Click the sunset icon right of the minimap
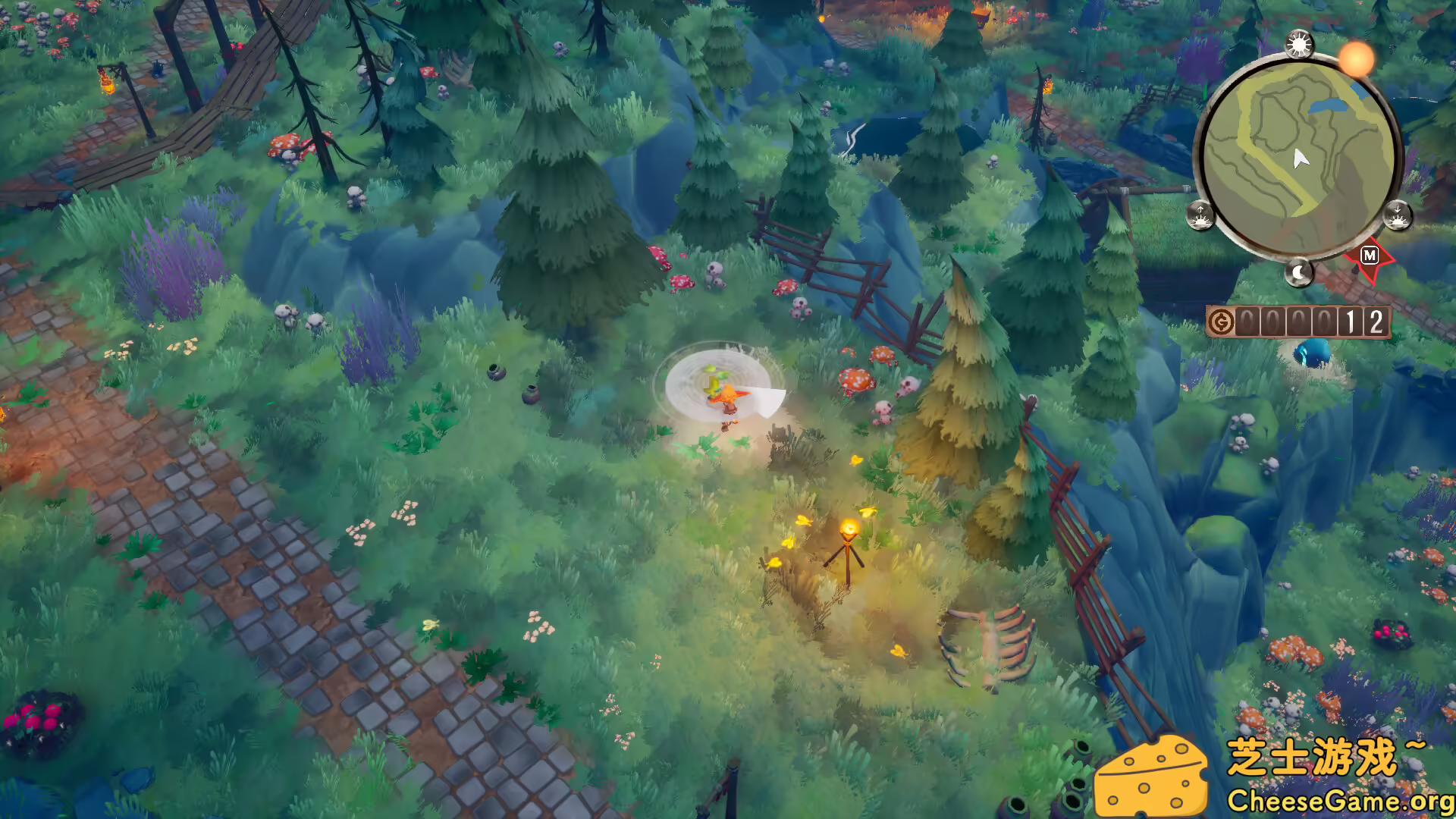Viewport: 1456px width, 819px height. [x=1398, y=217]
